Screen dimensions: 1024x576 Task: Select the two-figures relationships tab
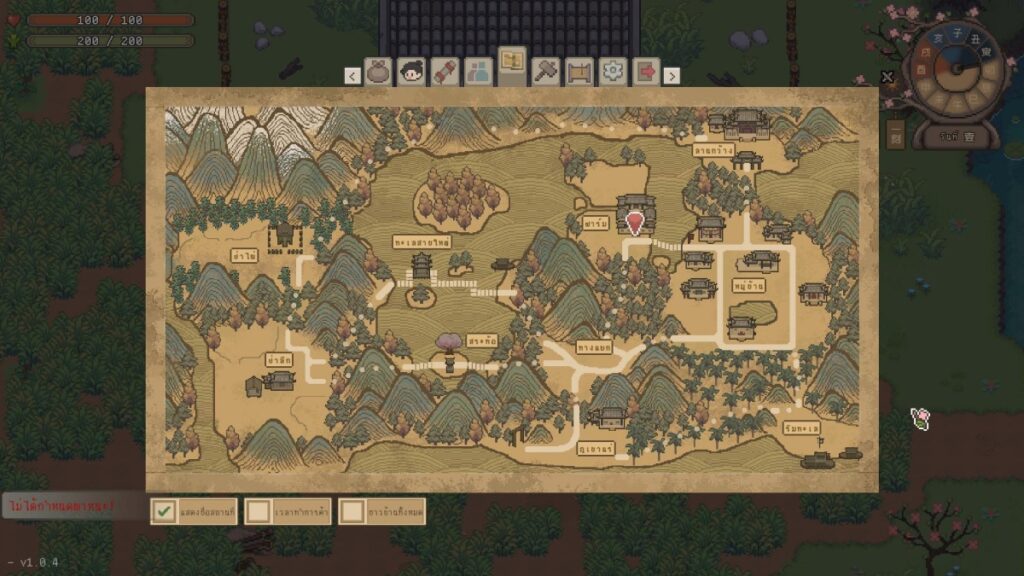pyautogui.click(x=479, y=72)
